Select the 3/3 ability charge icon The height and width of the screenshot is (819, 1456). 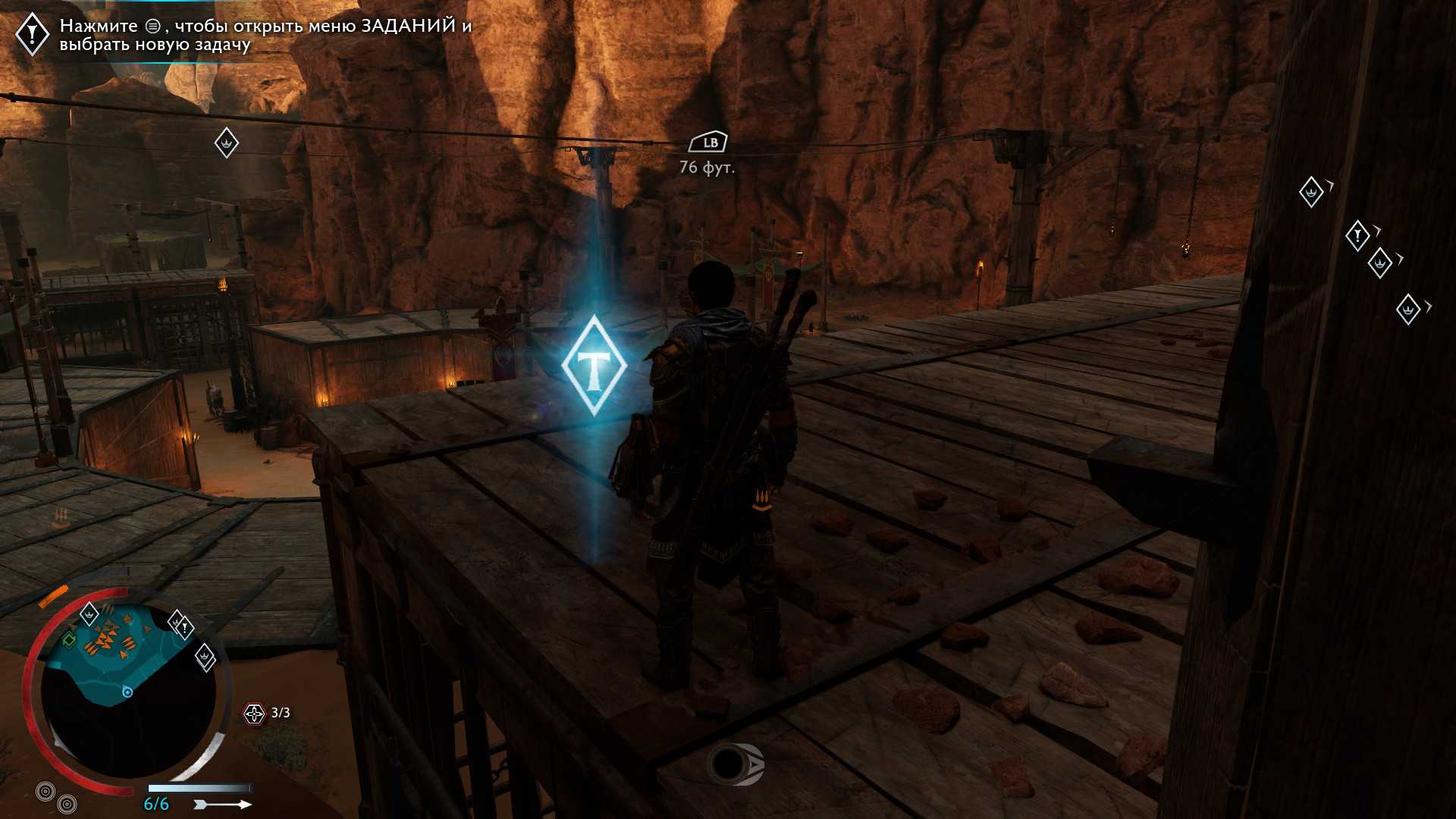[254, 713]
